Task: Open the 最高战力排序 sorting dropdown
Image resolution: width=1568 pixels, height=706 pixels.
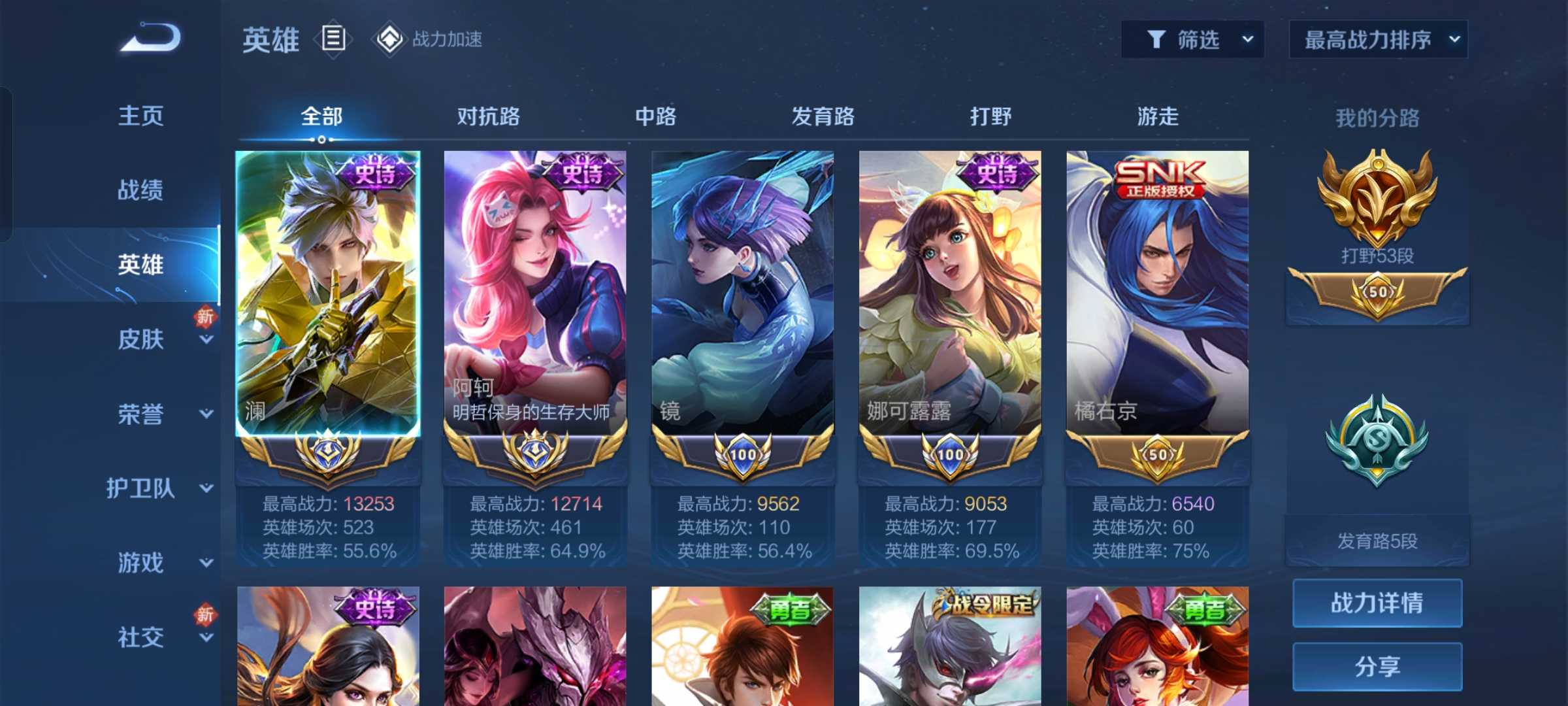Action: coord(1377,39)
